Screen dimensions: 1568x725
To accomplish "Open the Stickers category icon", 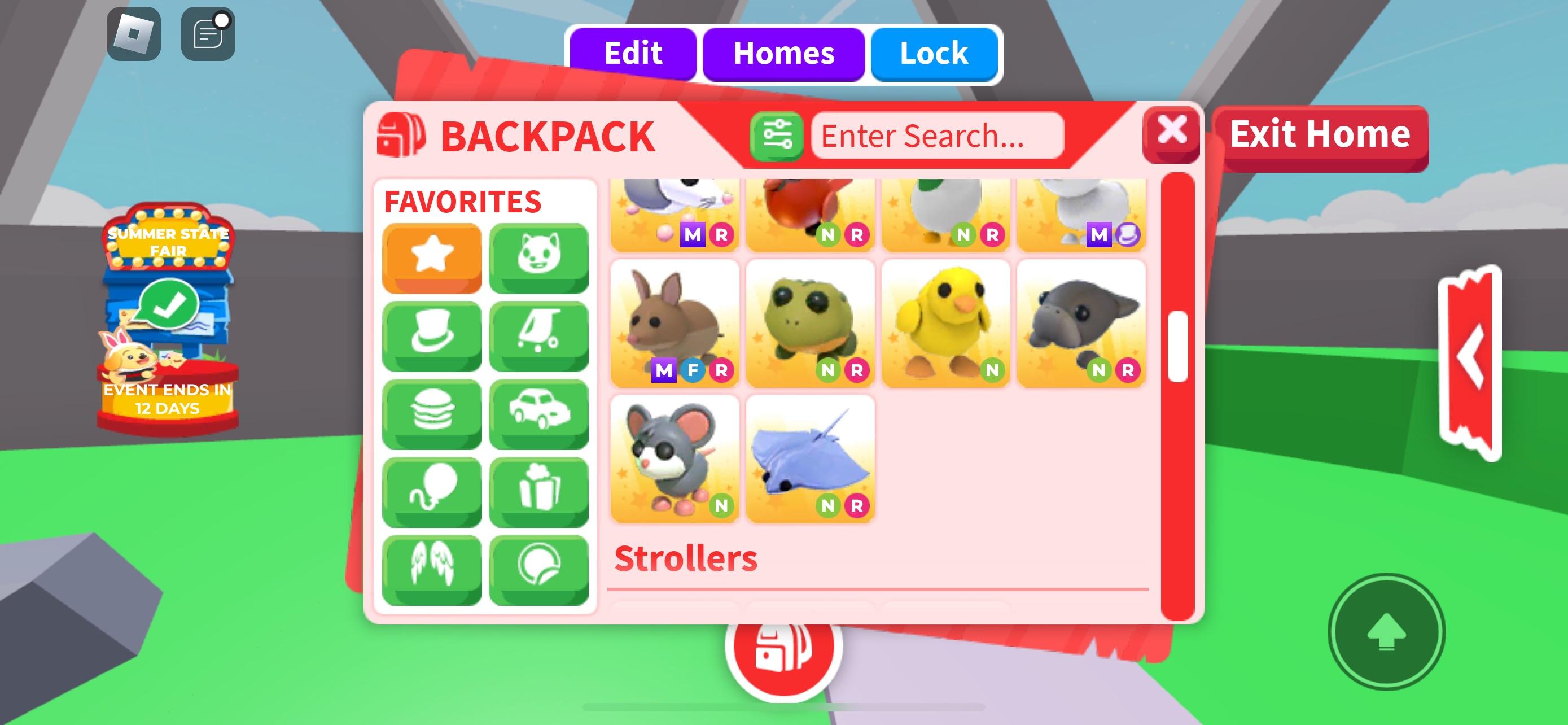I will click(539, 568).
